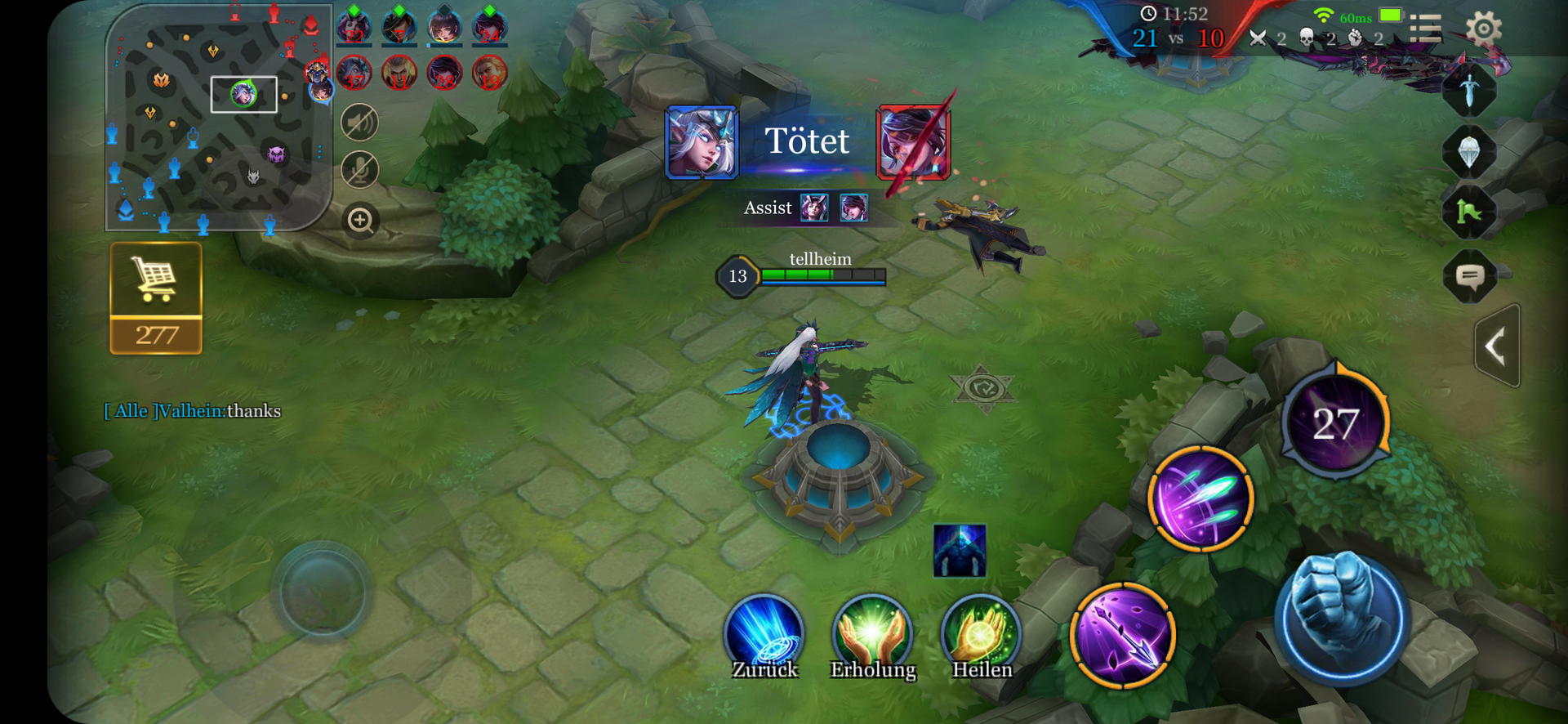The height and width of the screenshot is (724, 1568).
Task: Use the Zurück recall spell
Action: pos(764,635)
